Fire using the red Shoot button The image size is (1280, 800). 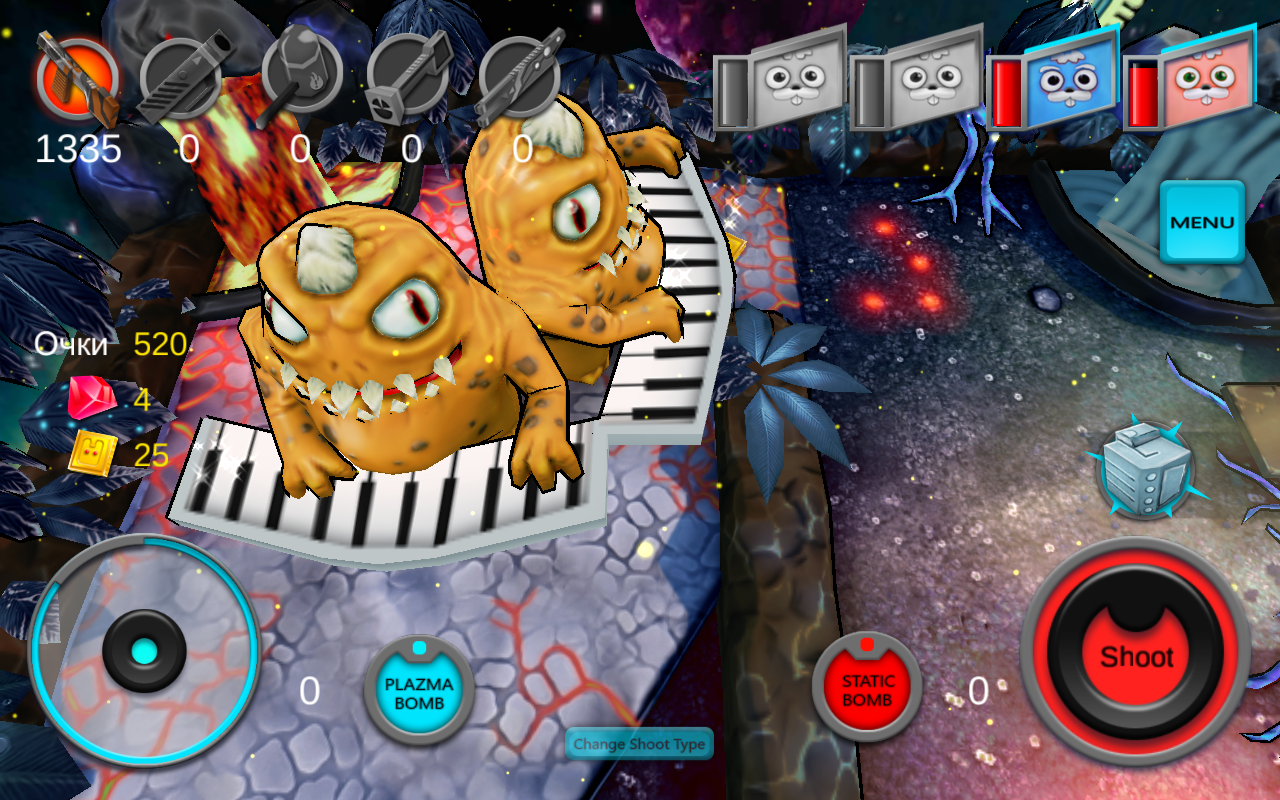(x=1136, y=655)
